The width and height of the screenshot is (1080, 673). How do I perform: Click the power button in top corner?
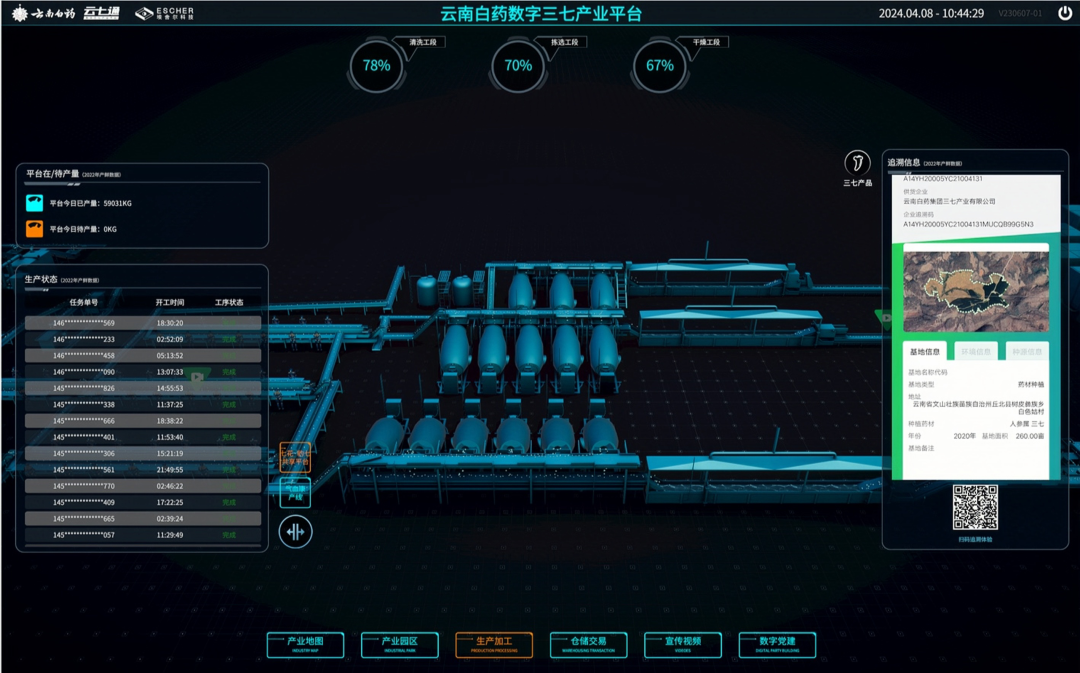[x=1065, y=14]
